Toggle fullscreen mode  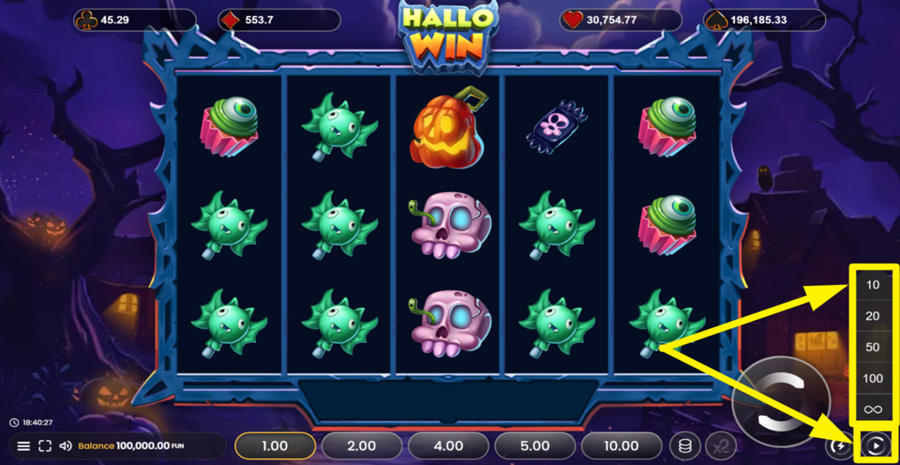tap(45, 446)
